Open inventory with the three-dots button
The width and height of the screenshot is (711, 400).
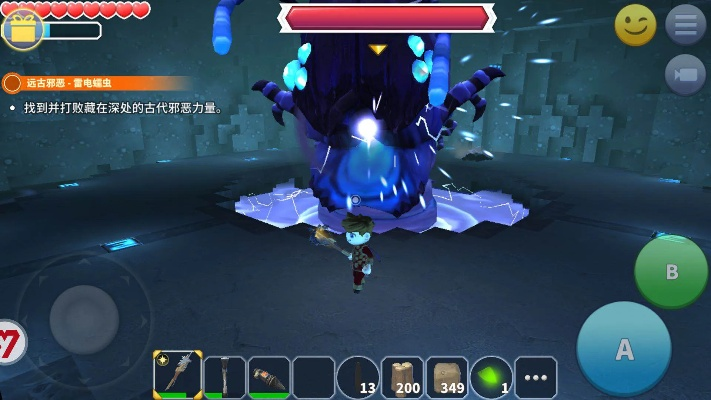pos(536,378)
